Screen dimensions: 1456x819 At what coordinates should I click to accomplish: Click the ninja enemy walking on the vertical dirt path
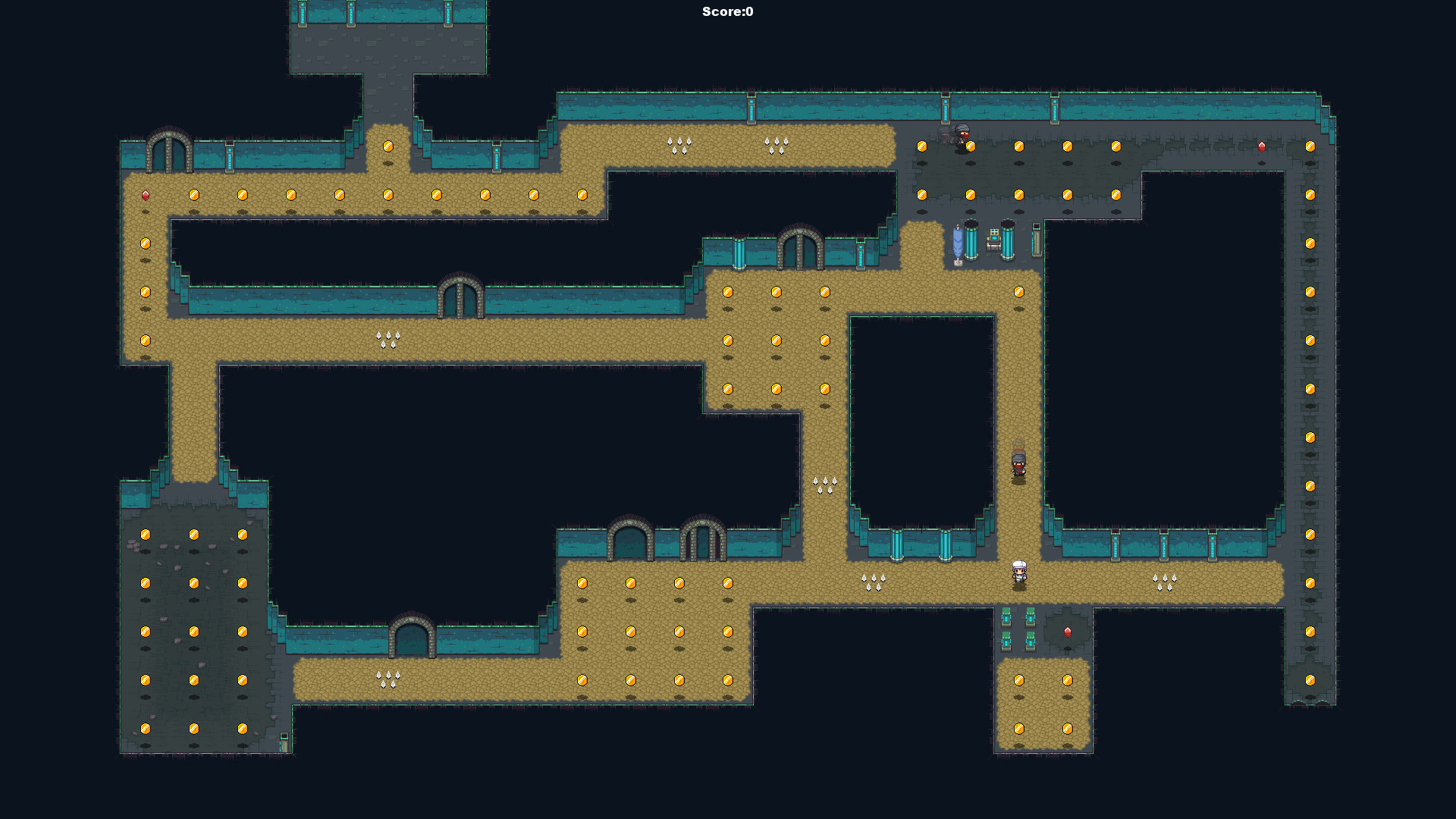[1018, 463]
